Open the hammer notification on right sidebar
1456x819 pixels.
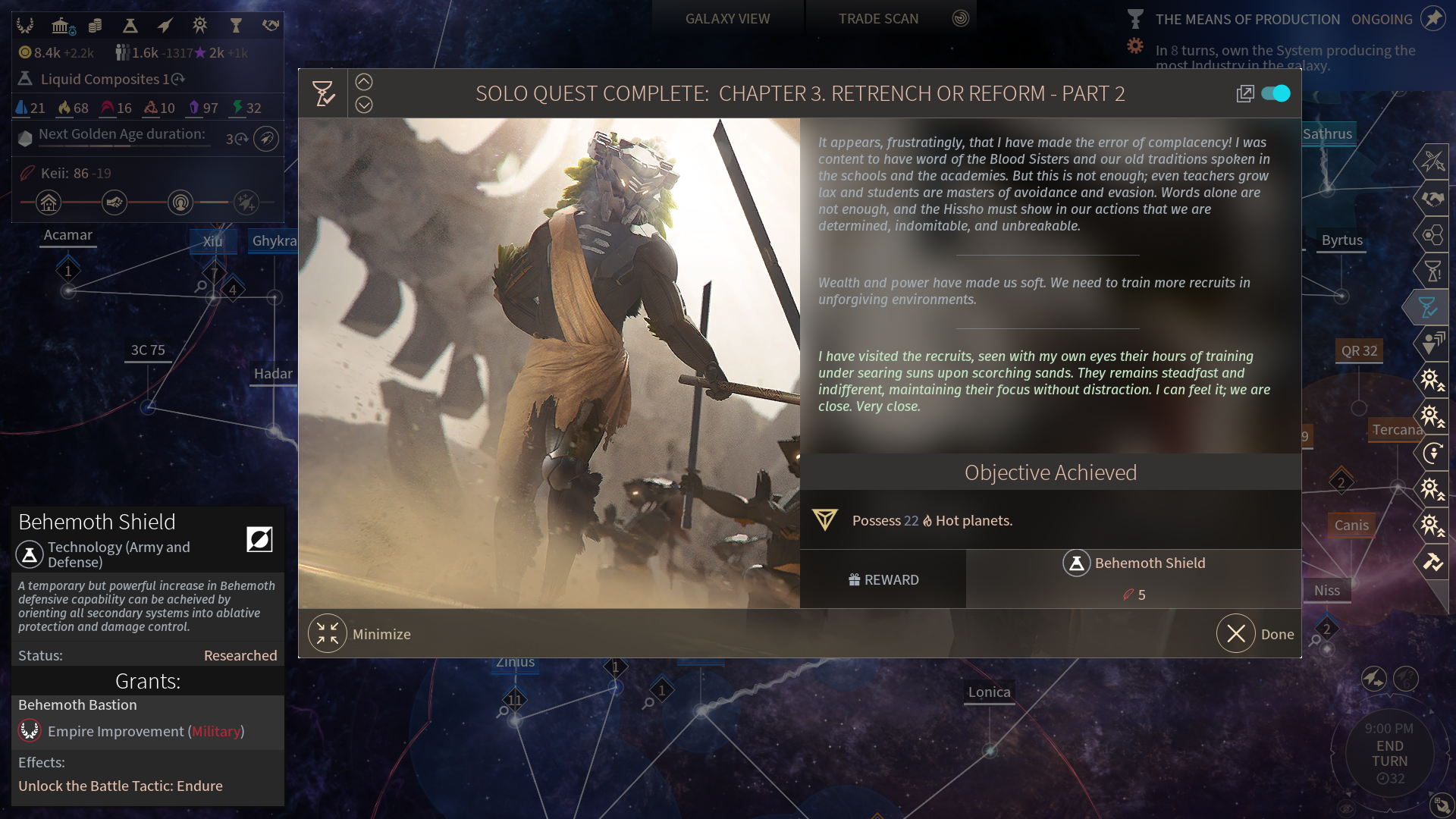tap(1432, 561)
